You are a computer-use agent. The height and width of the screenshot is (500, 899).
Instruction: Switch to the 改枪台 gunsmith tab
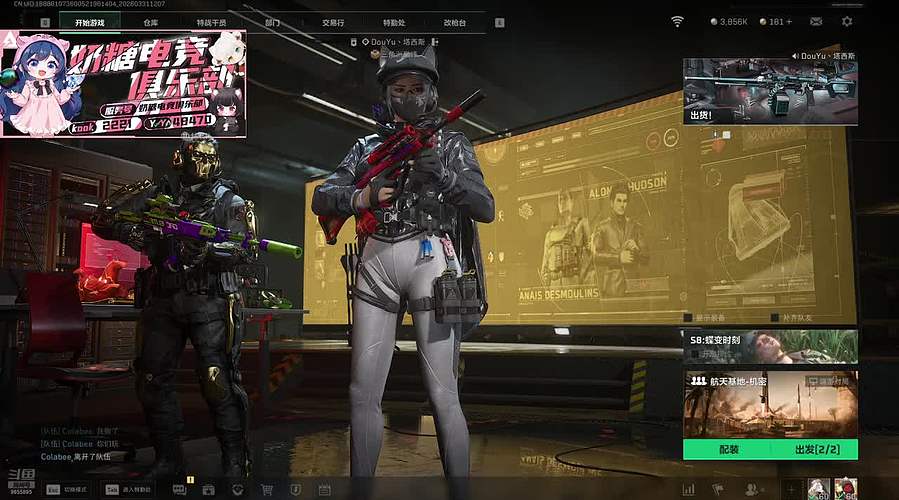(x=455, y=22)
